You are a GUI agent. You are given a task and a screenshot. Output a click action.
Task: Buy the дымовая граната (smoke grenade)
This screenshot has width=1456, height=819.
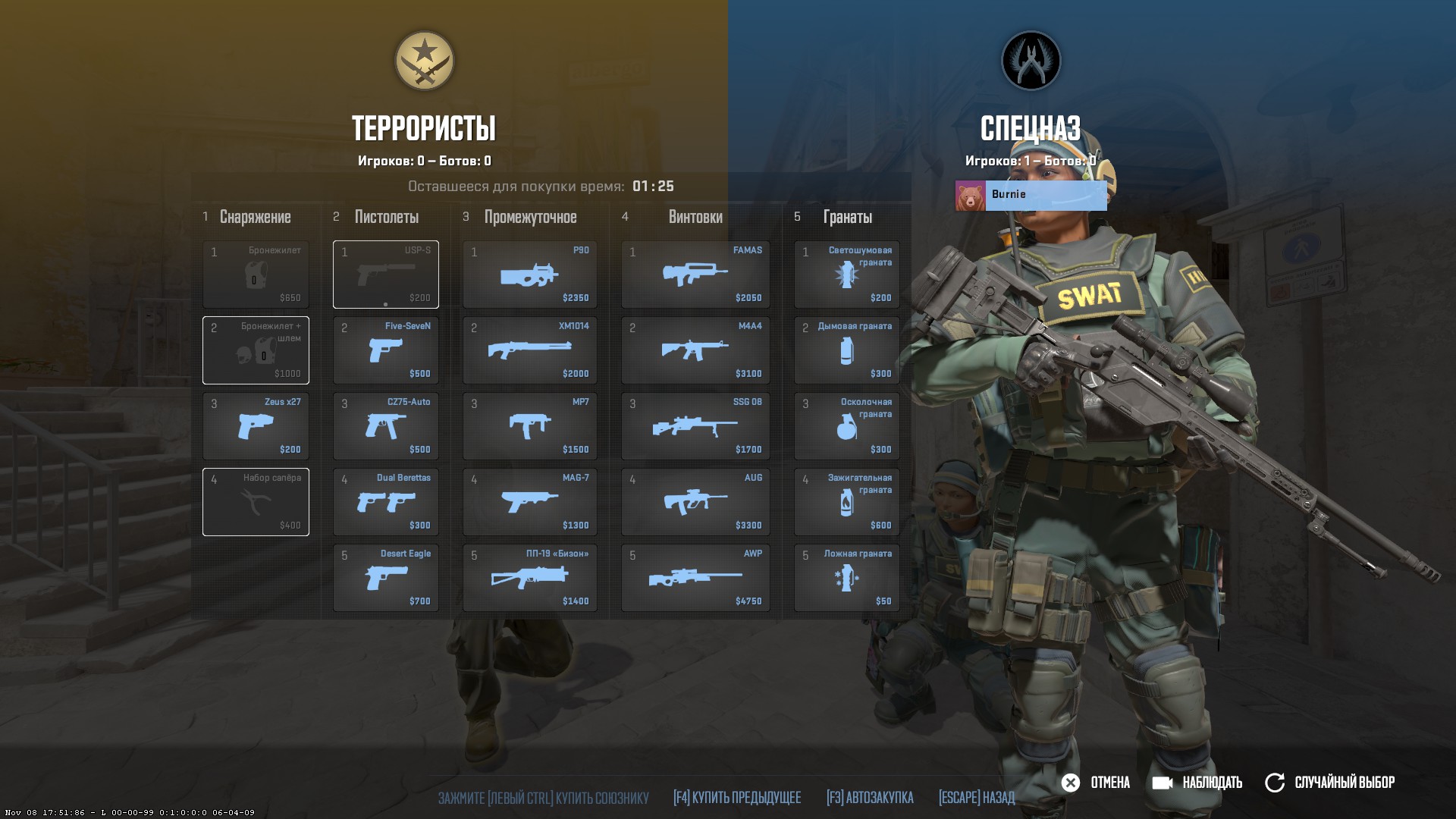coord(846,350)
